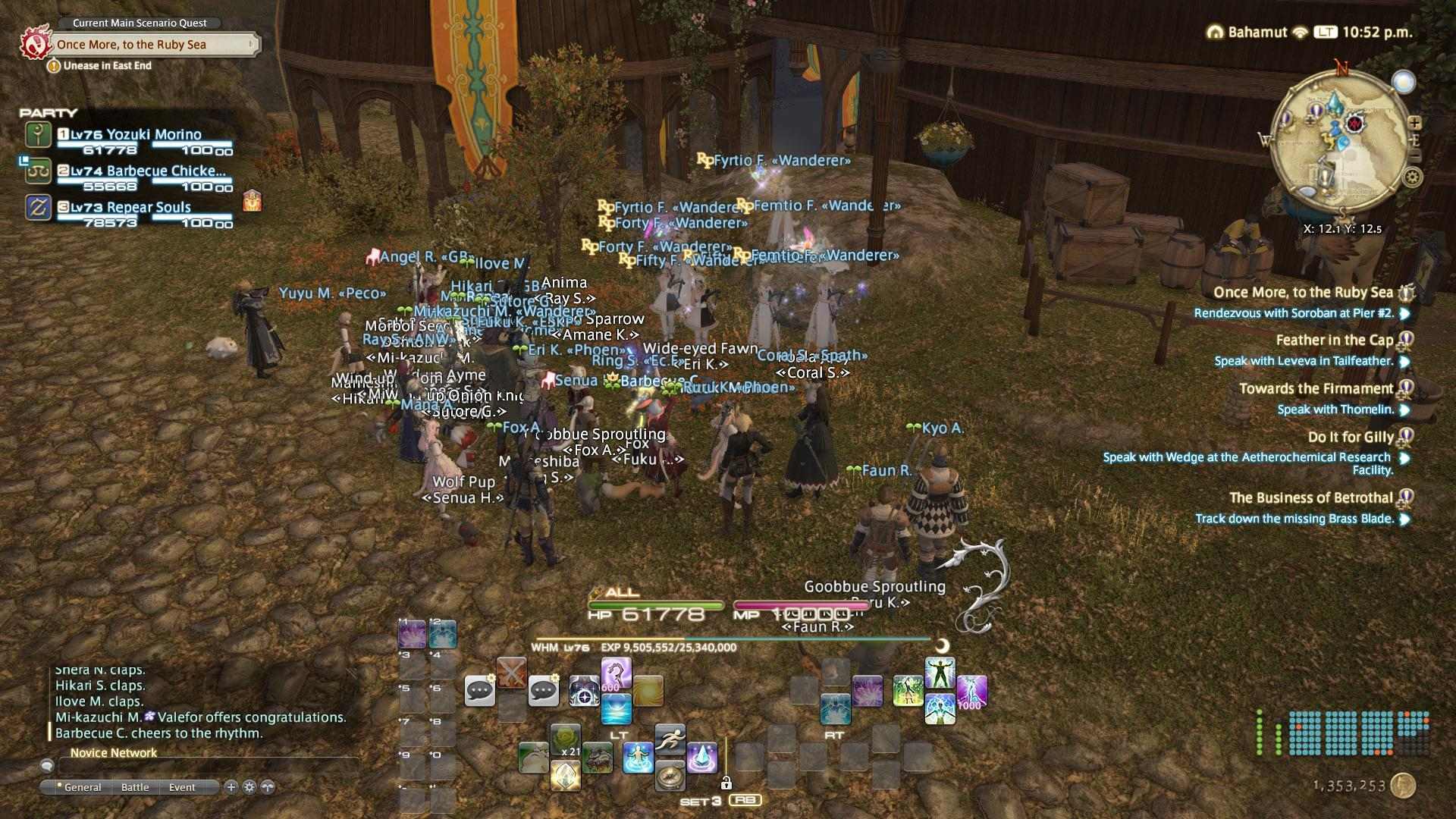This screenshot has width=1456, height=819.
Task: Click the Teleport crystal icon on the hotbar
Action: [x=701, y=758]
